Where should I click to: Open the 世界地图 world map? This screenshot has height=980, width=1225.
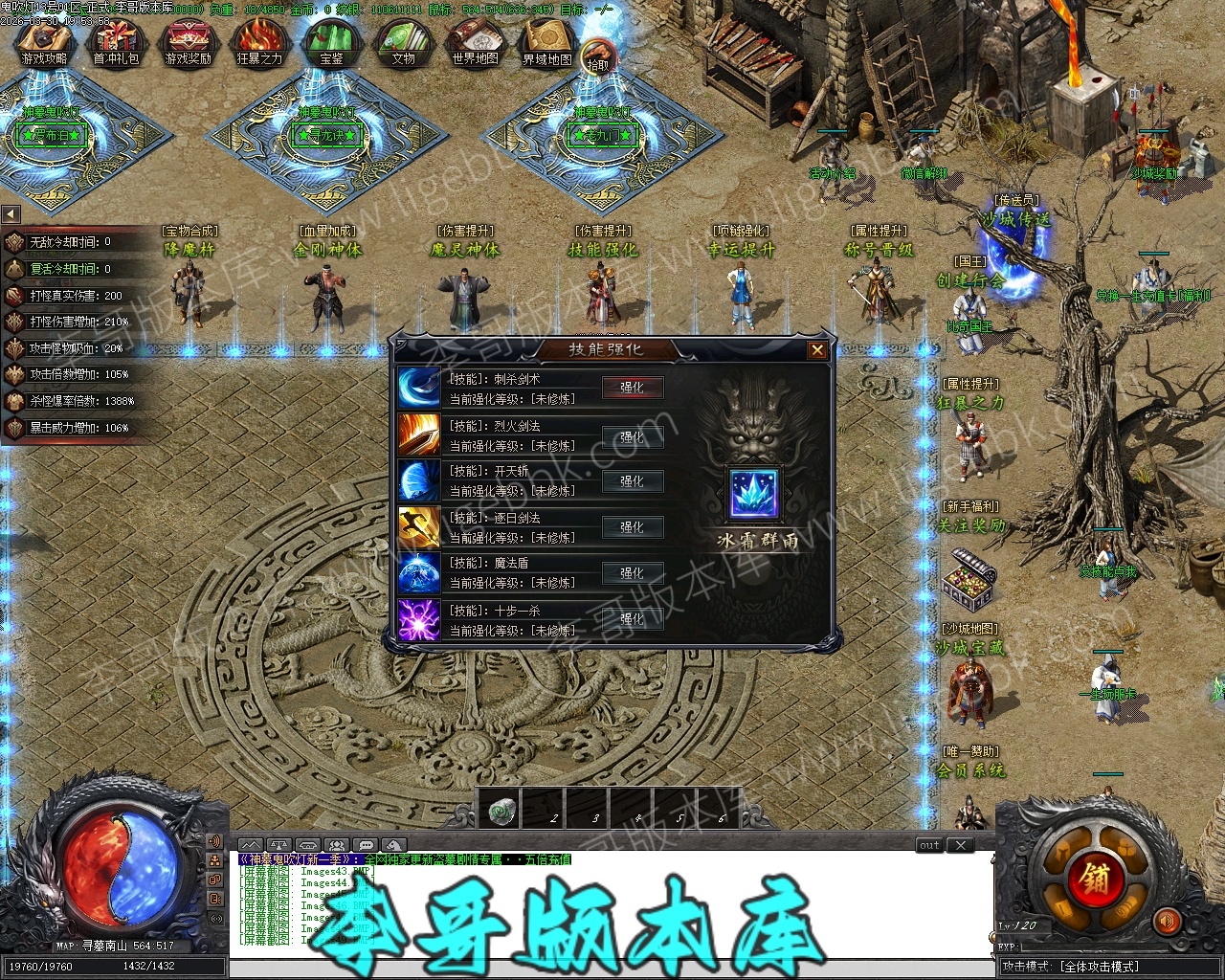pyautogui.click(x=475, y=43)
